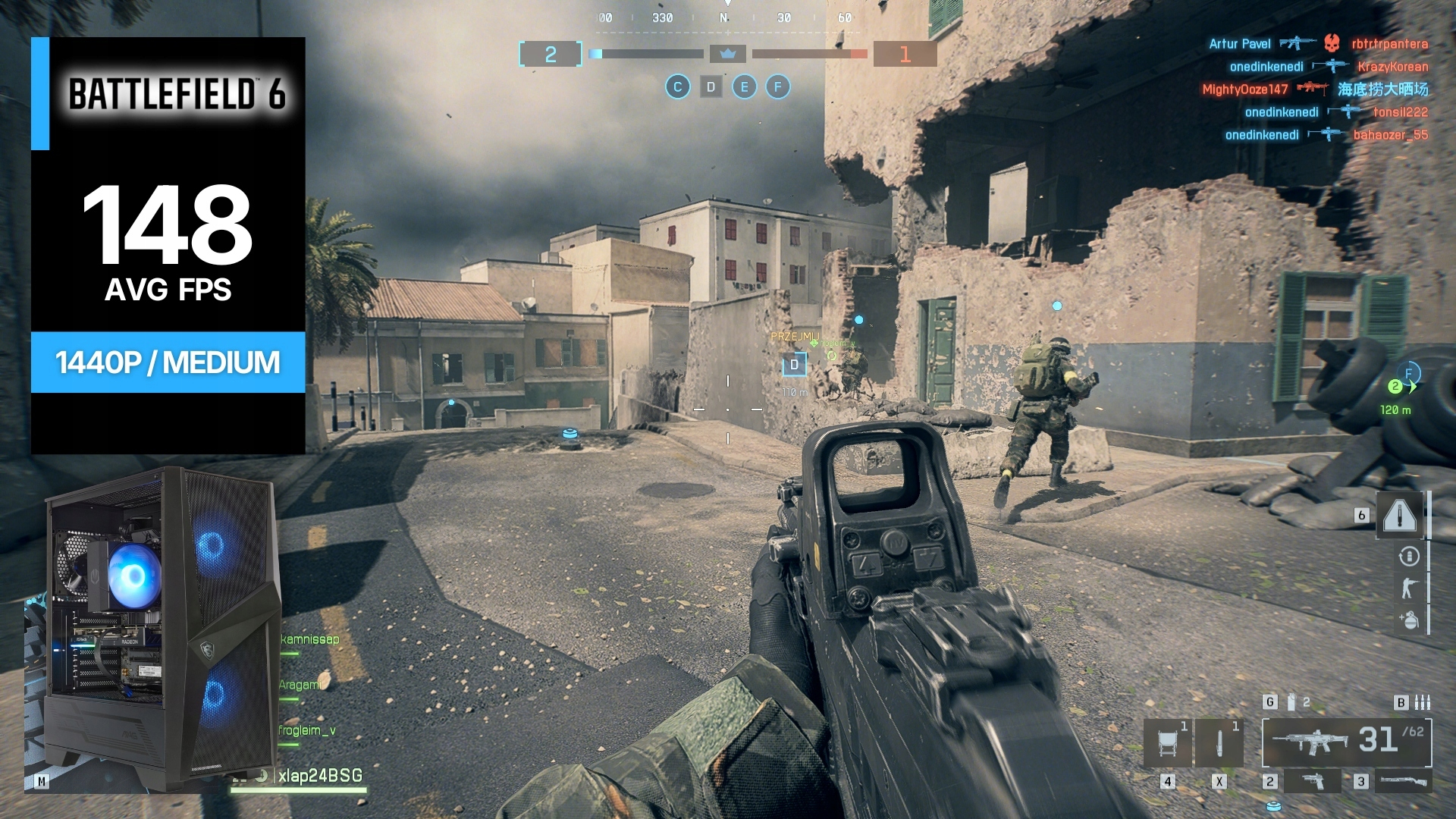1456x819 pixels.
Task: Click the aiming soldier perk icon
Action: tap(1409, 588)
